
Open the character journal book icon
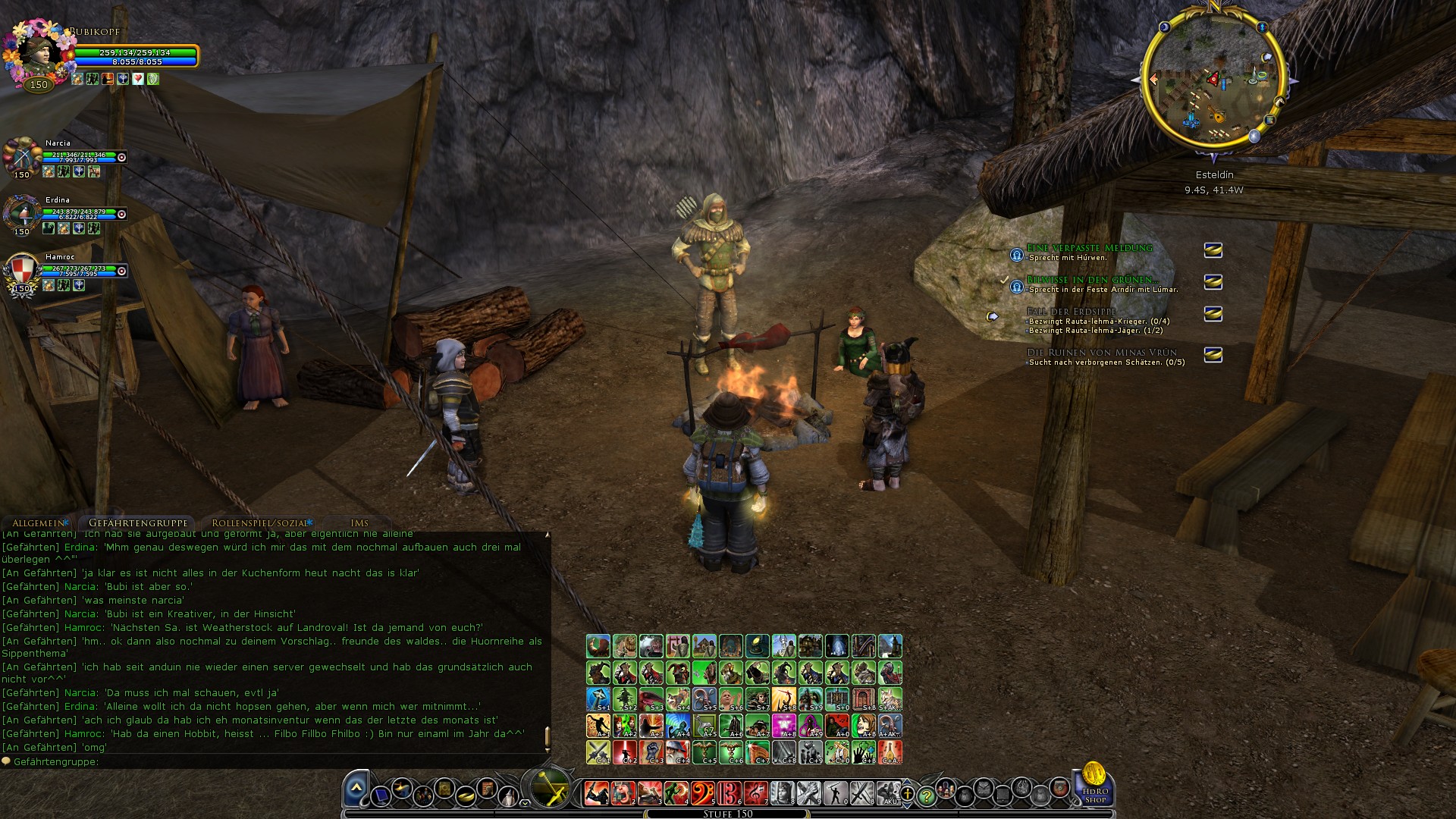coord(444,788)
